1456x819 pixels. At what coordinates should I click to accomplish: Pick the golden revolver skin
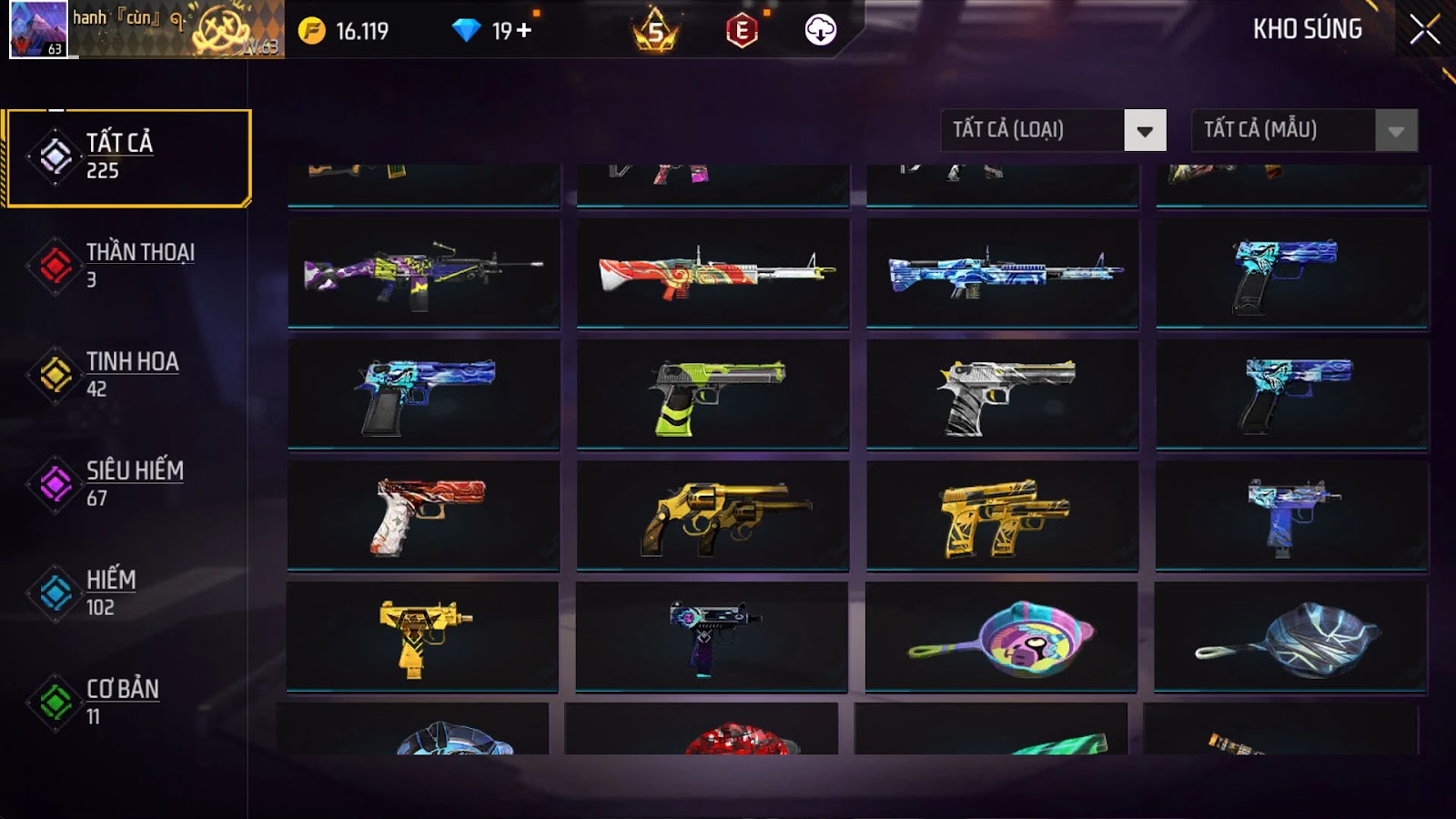[713, 516]
